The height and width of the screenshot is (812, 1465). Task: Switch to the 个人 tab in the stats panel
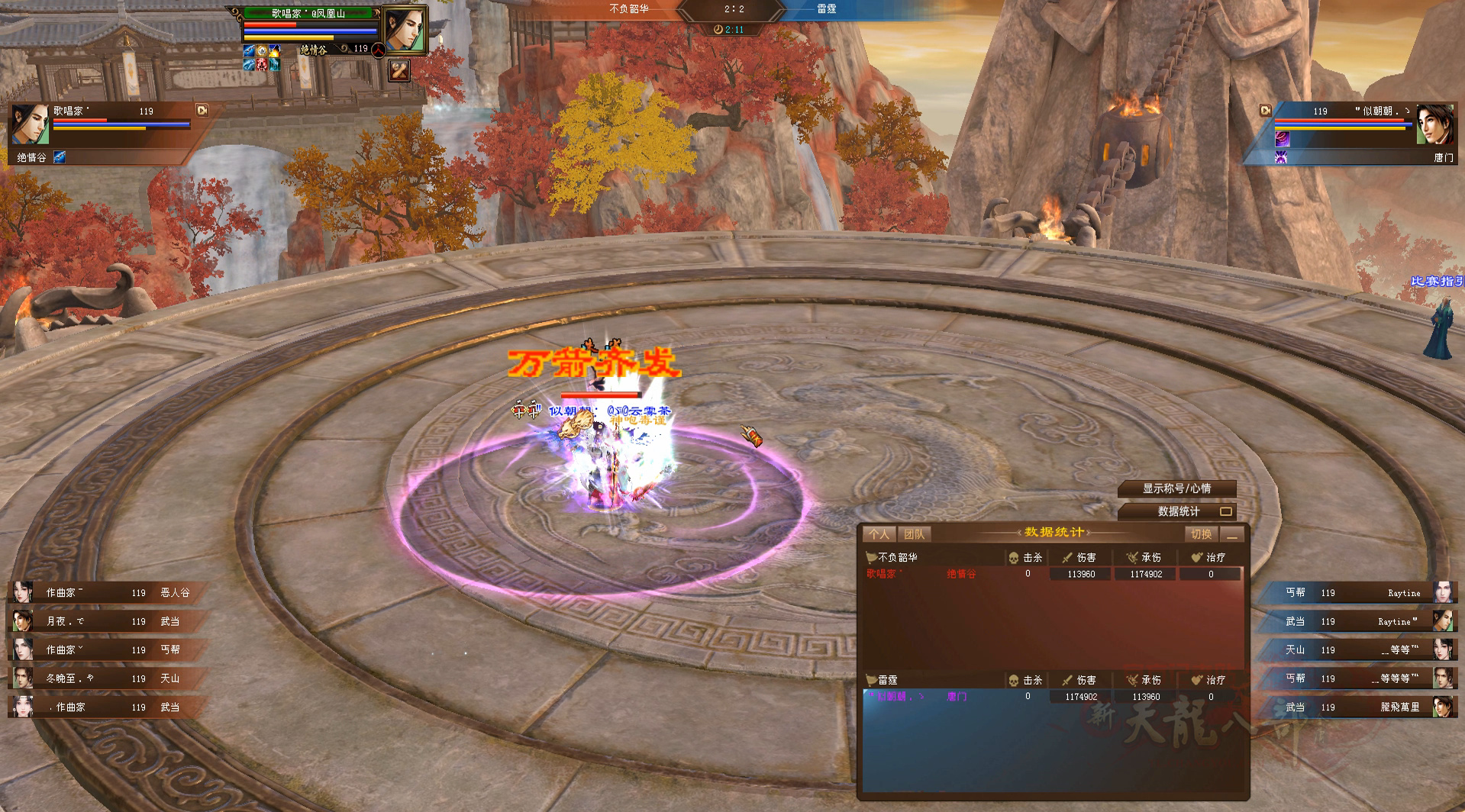(x=879, y=534)
